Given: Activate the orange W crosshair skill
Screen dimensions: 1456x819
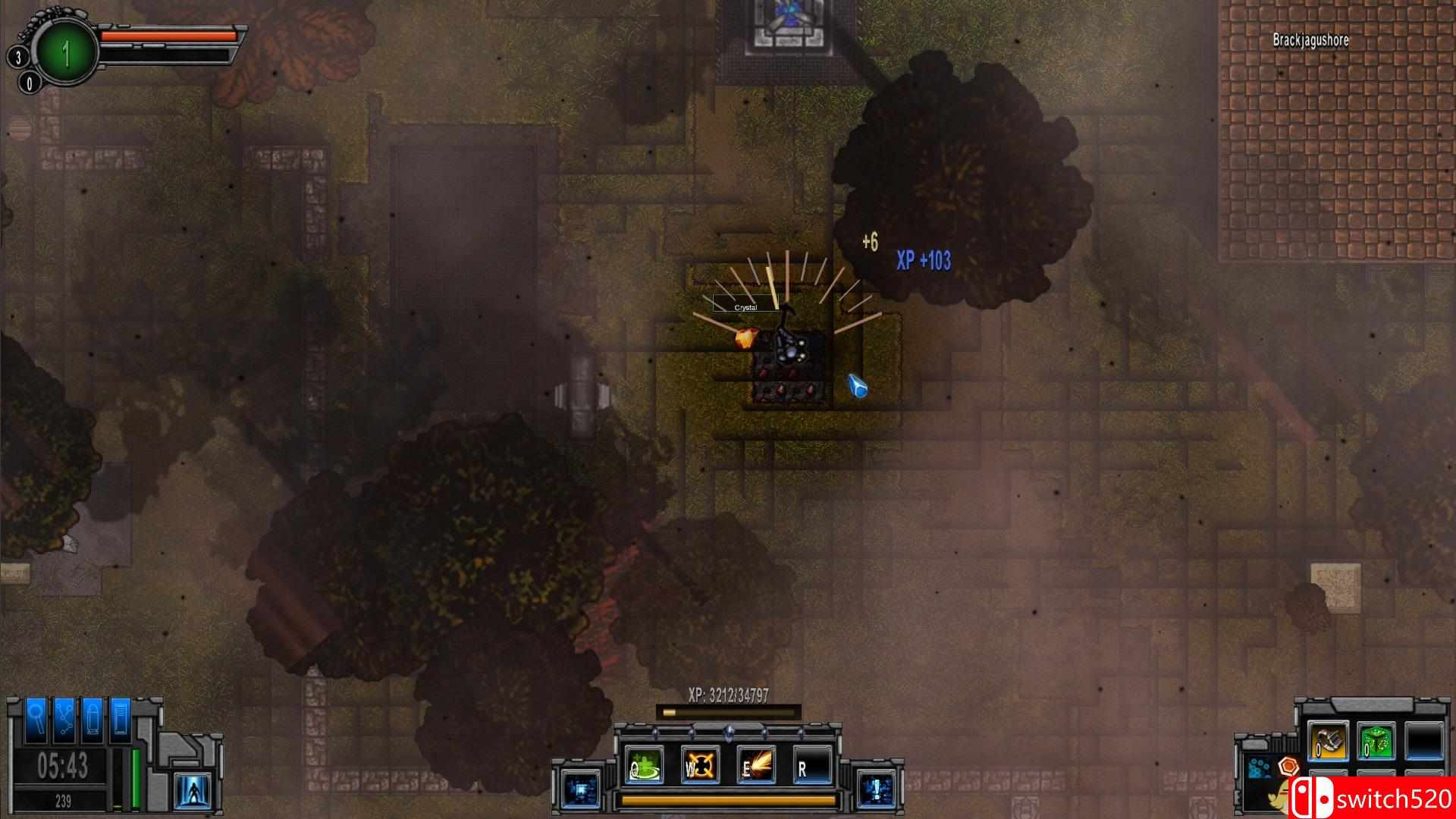Looking at the screenshot, I should pos(701,765).
